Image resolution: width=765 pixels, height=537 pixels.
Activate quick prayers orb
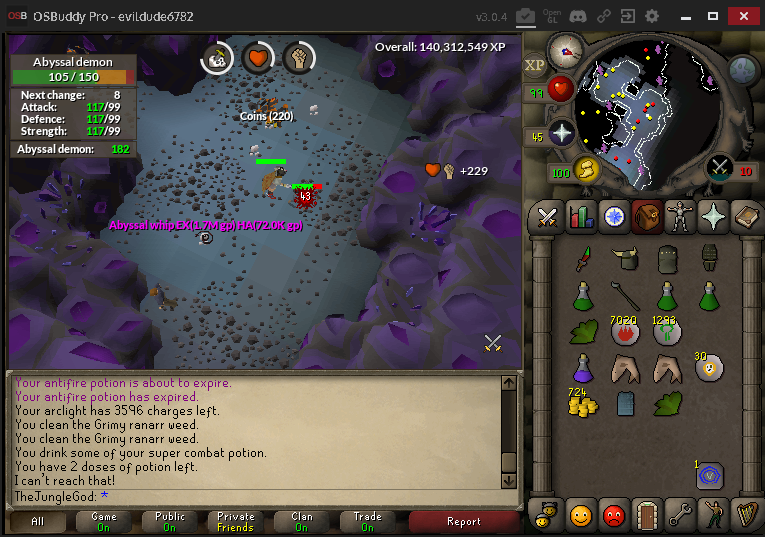(x=563, y=134)
